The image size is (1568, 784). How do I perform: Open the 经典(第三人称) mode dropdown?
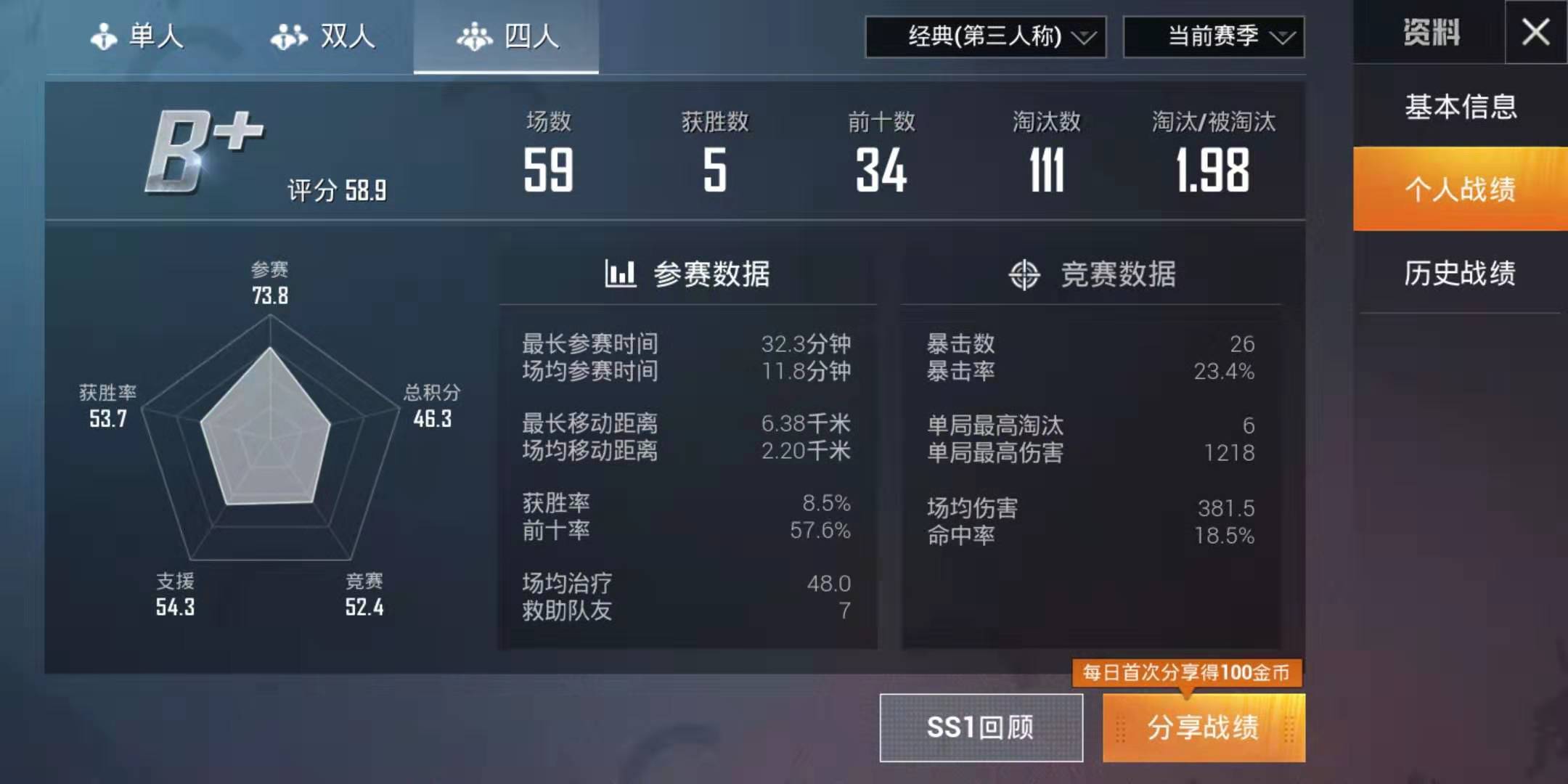(985, 35)
